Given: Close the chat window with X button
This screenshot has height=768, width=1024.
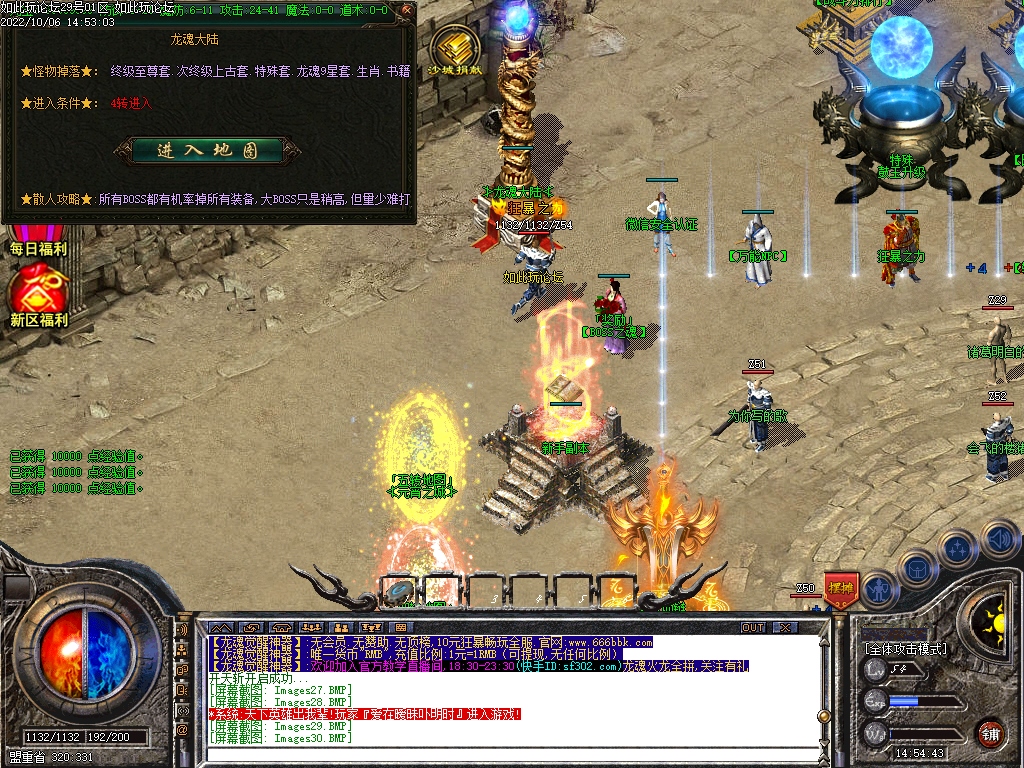Looking at the screenshot, I should point(785,627).
